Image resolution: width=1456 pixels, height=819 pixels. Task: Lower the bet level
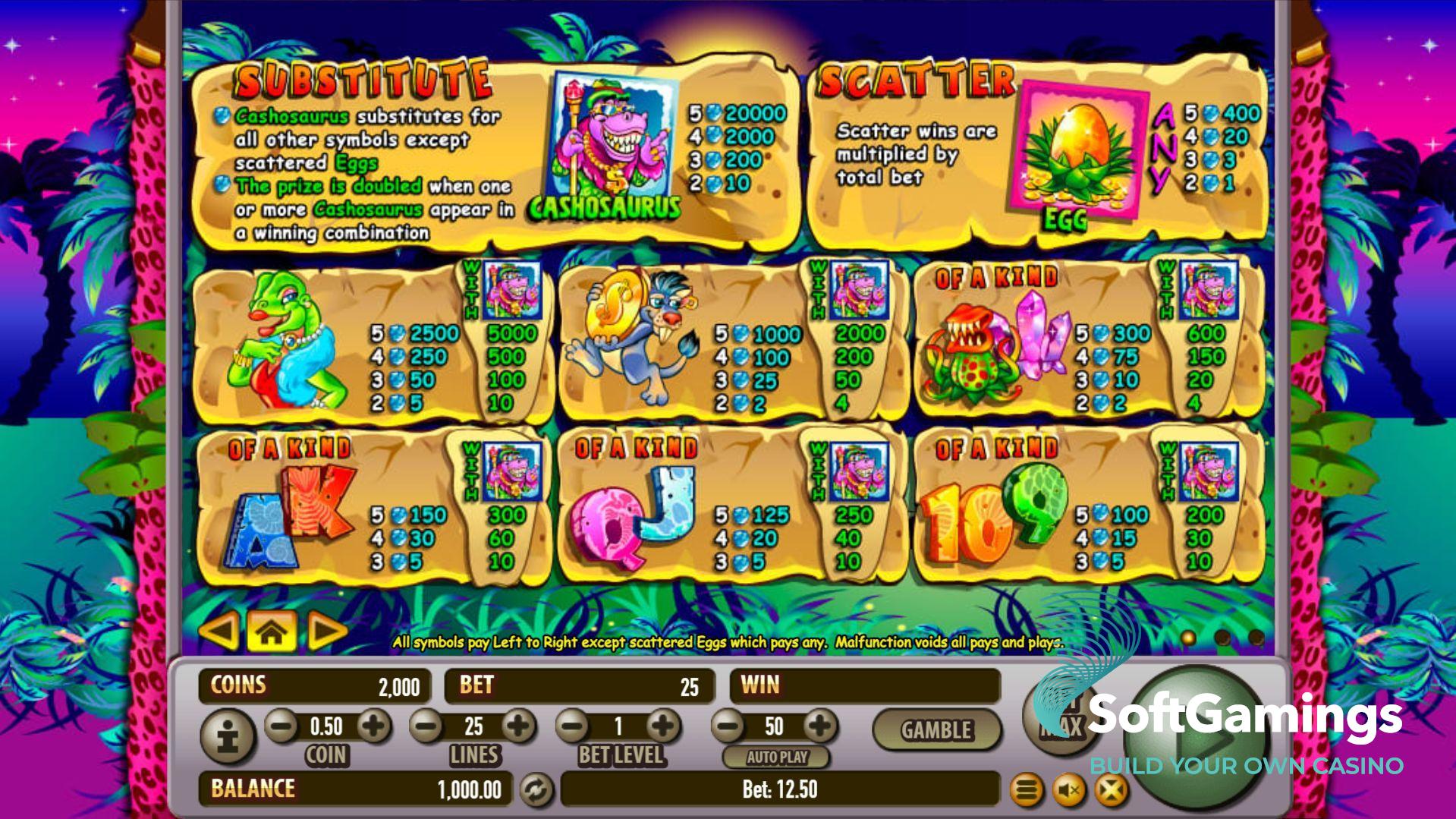click(573, 726)
